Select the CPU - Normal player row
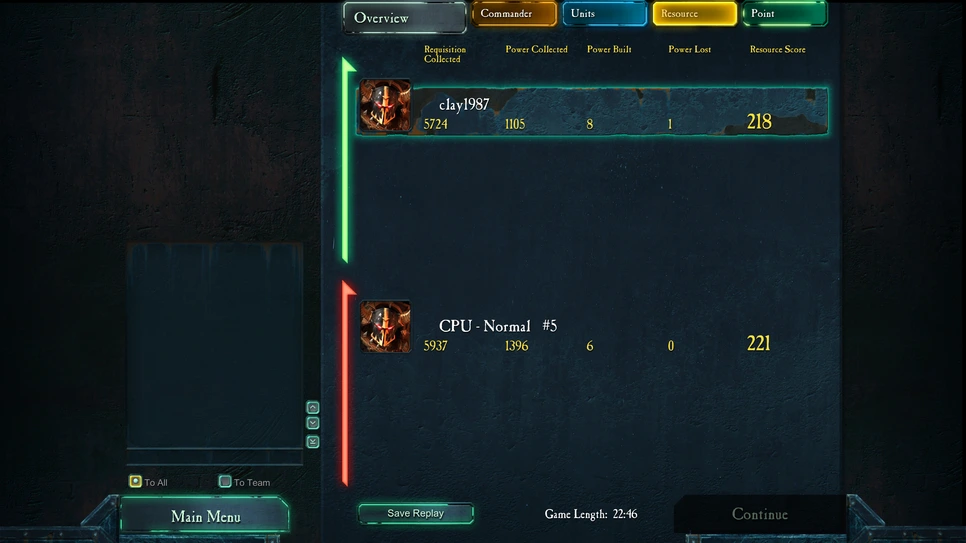The height and width of the screenshot is (543, 966). pyautogui.click(x=592, y=334)
